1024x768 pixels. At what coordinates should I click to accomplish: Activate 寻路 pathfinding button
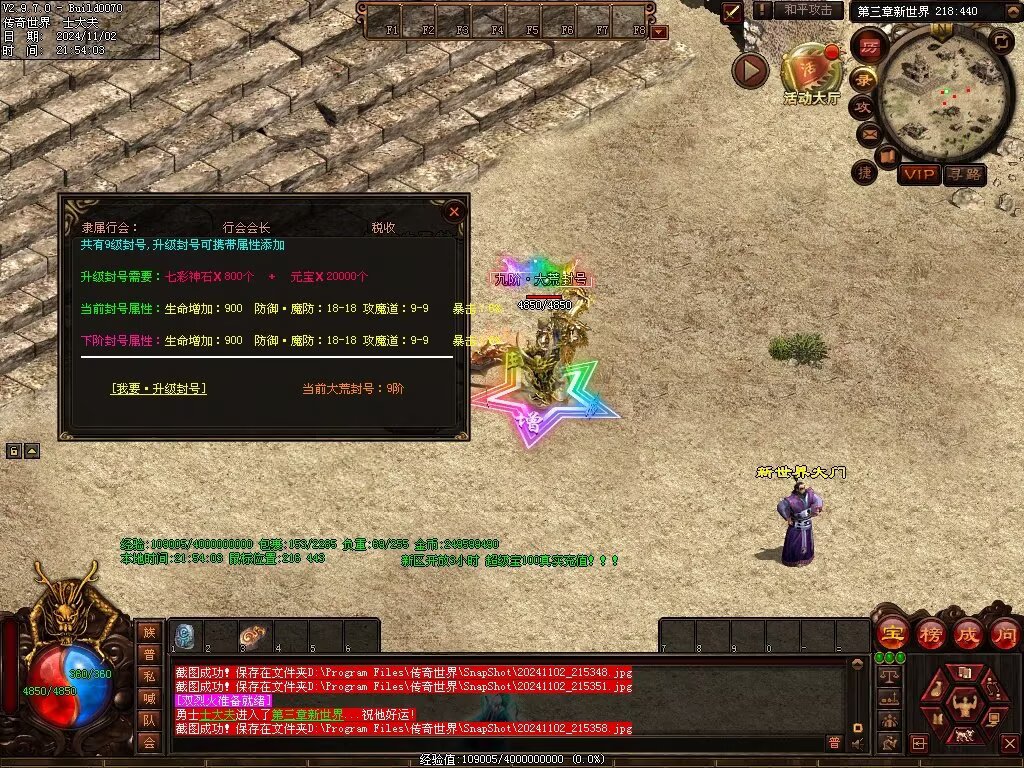tap(965, 175)
